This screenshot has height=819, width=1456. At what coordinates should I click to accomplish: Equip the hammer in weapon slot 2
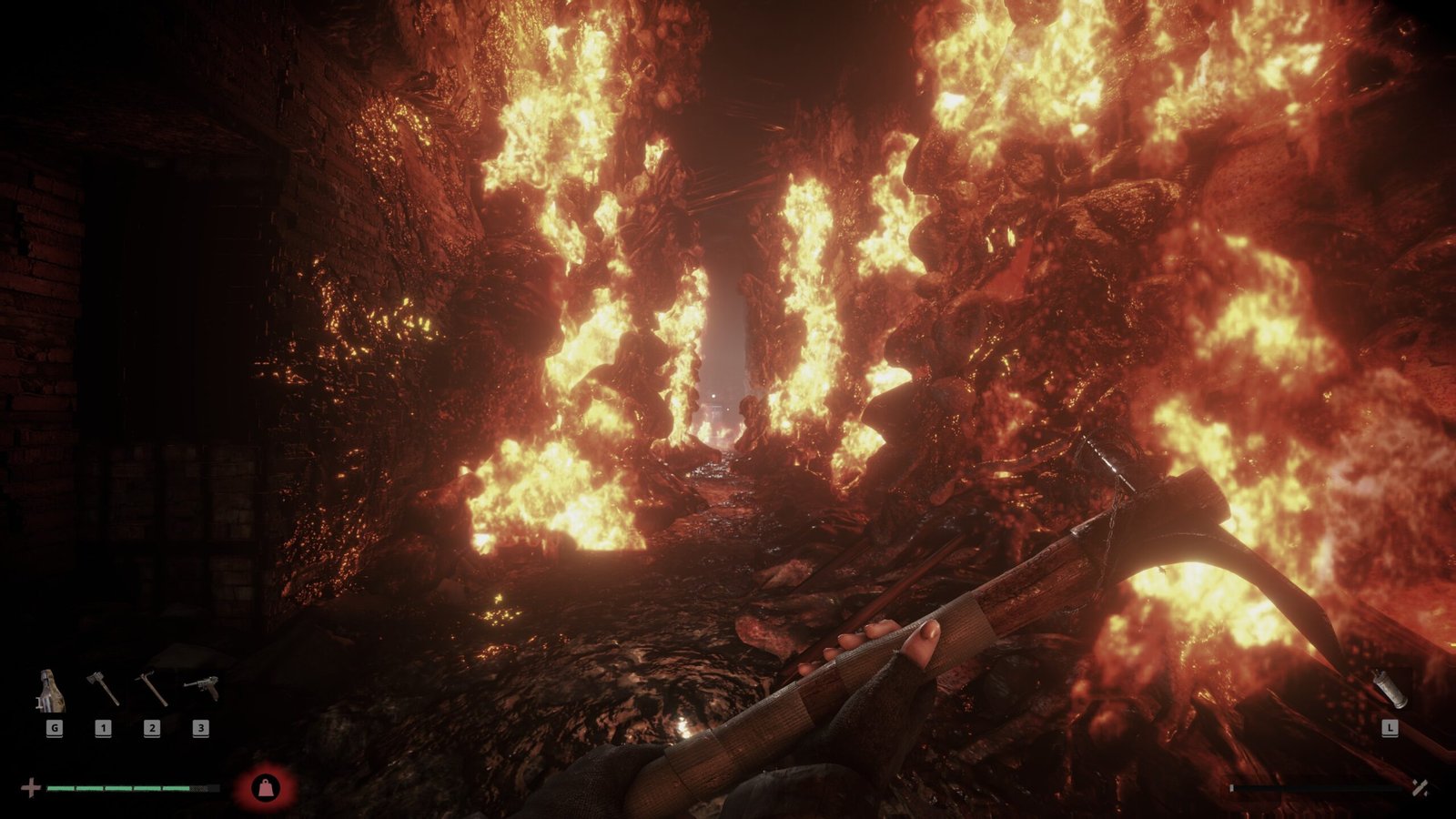click(x=152, y=687)
